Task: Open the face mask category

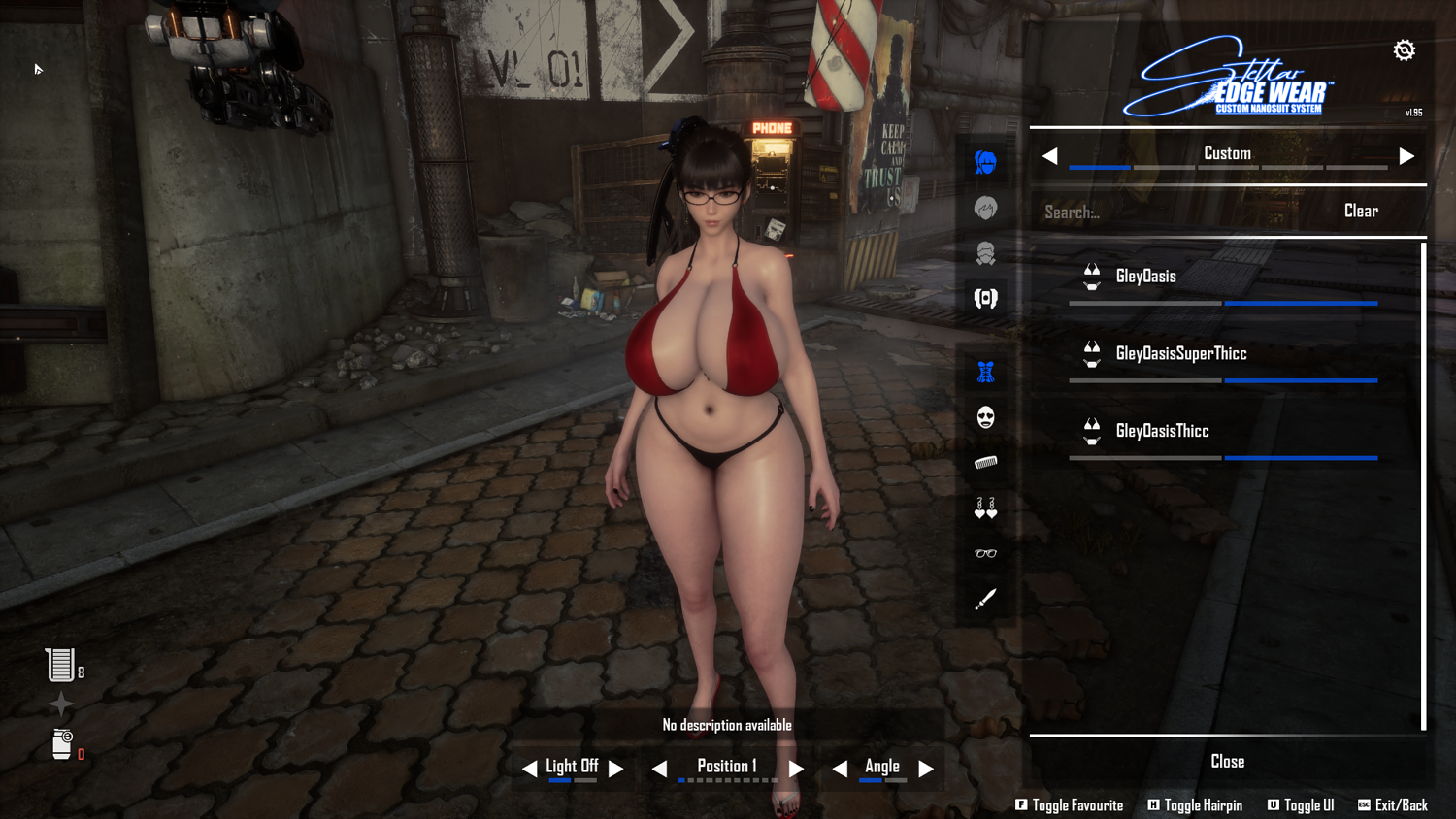Action: coord(985,417)
